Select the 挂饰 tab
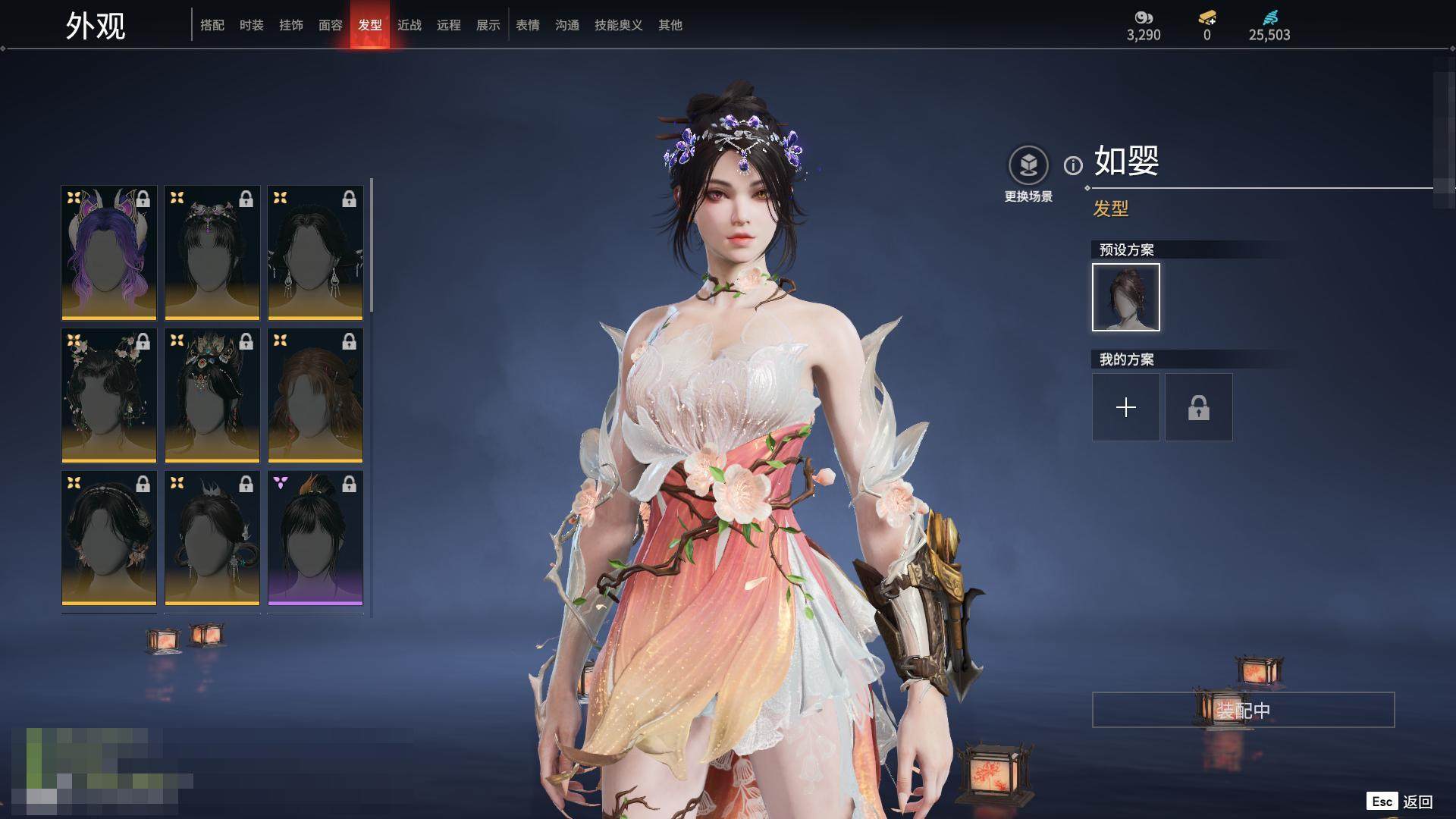The image size is (1456, 819). tap(291, 25)
